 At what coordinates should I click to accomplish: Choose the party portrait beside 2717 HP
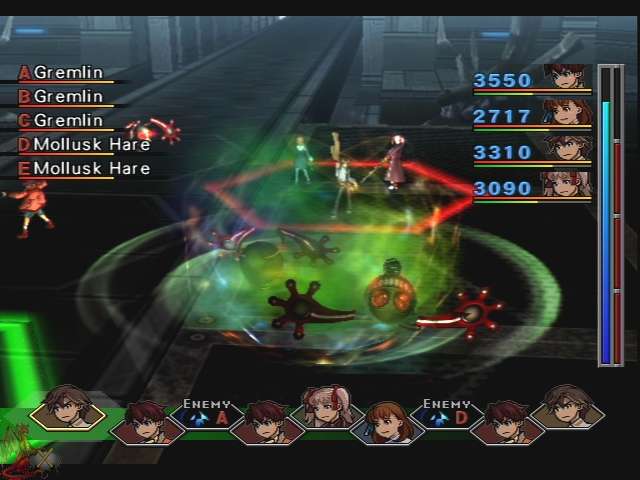coord(567,113)
